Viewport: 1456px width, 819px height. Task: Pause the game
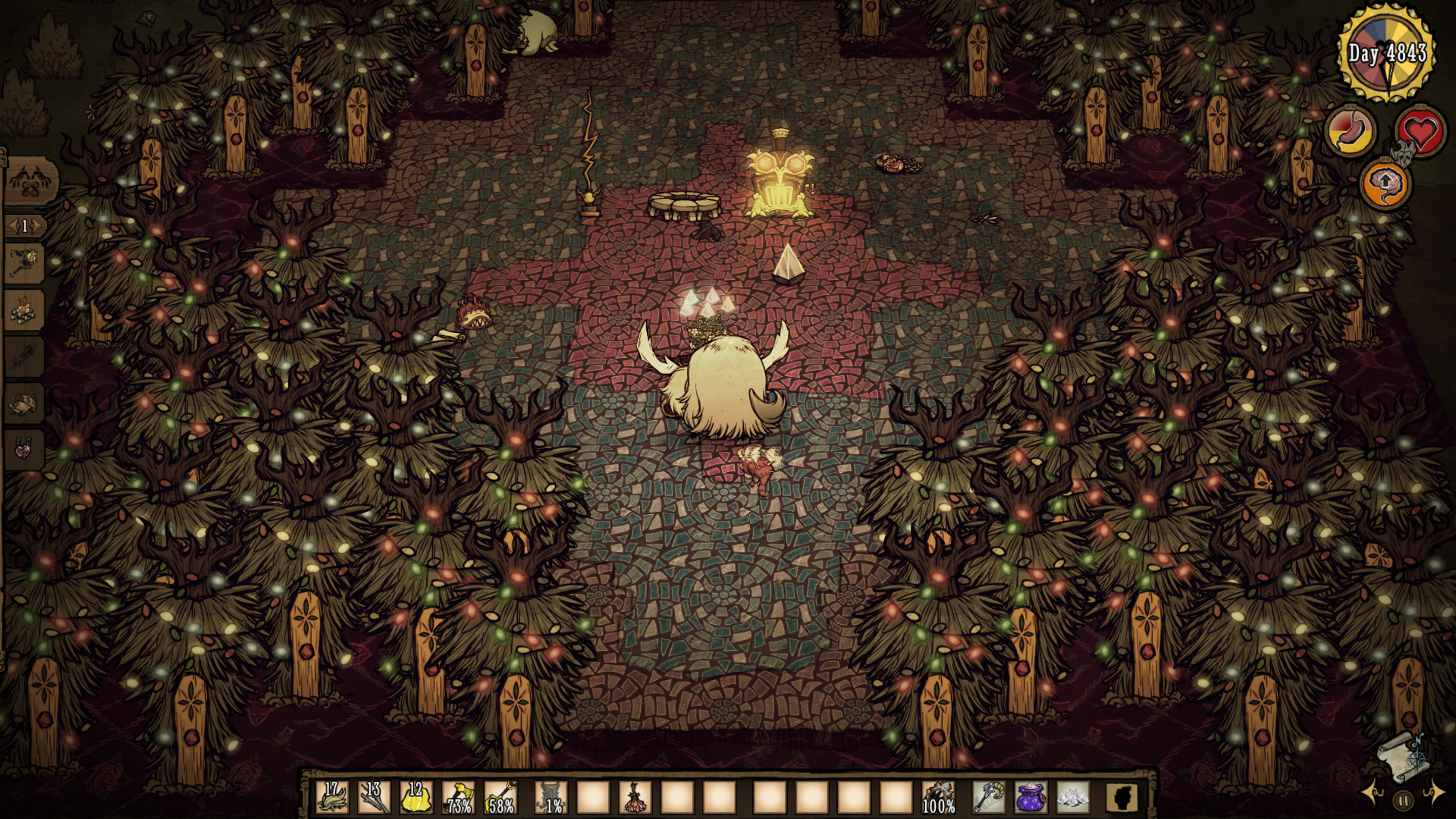tap(1403, 800)
